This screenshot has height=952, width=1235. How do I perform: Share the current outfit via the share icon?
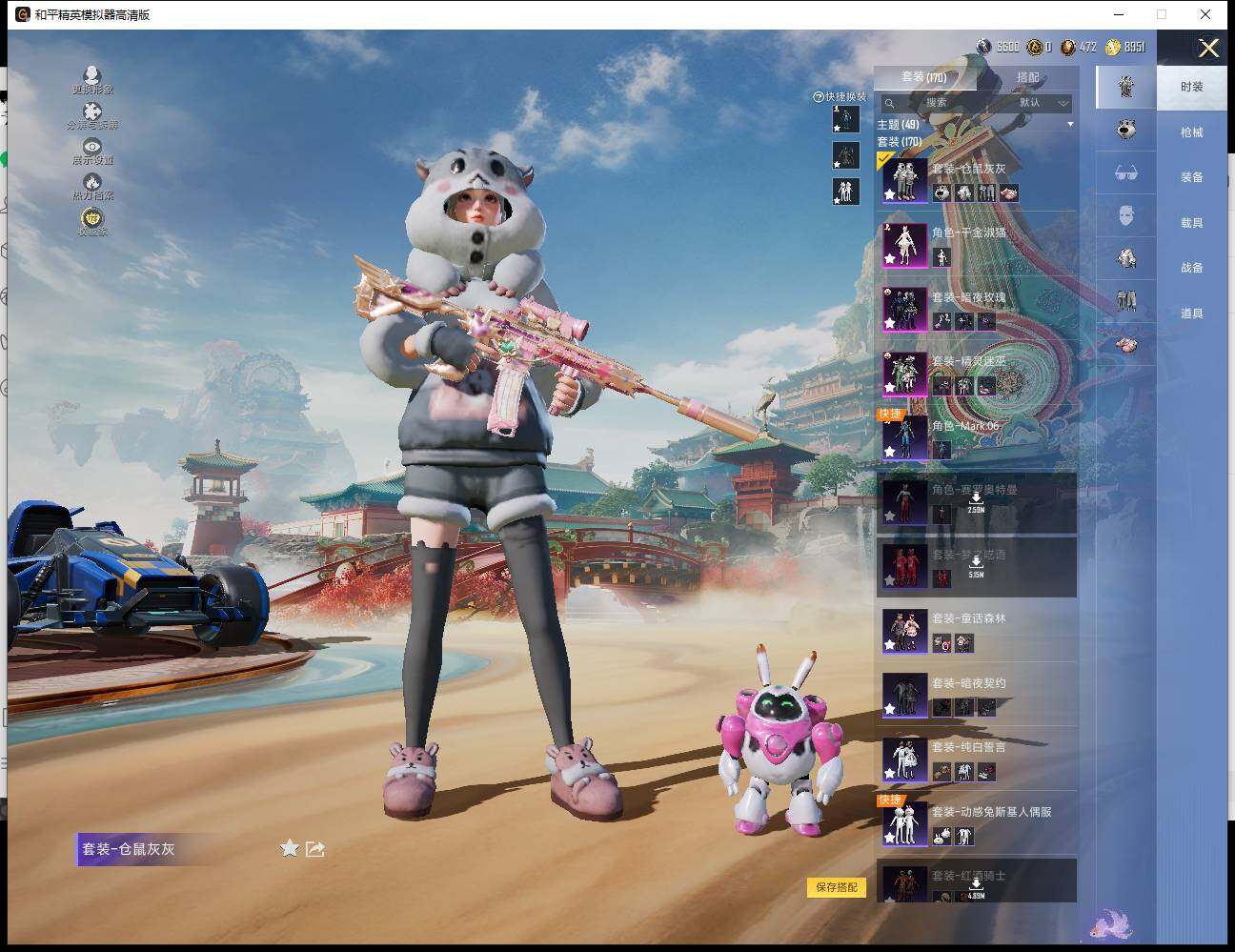(315, 848)
